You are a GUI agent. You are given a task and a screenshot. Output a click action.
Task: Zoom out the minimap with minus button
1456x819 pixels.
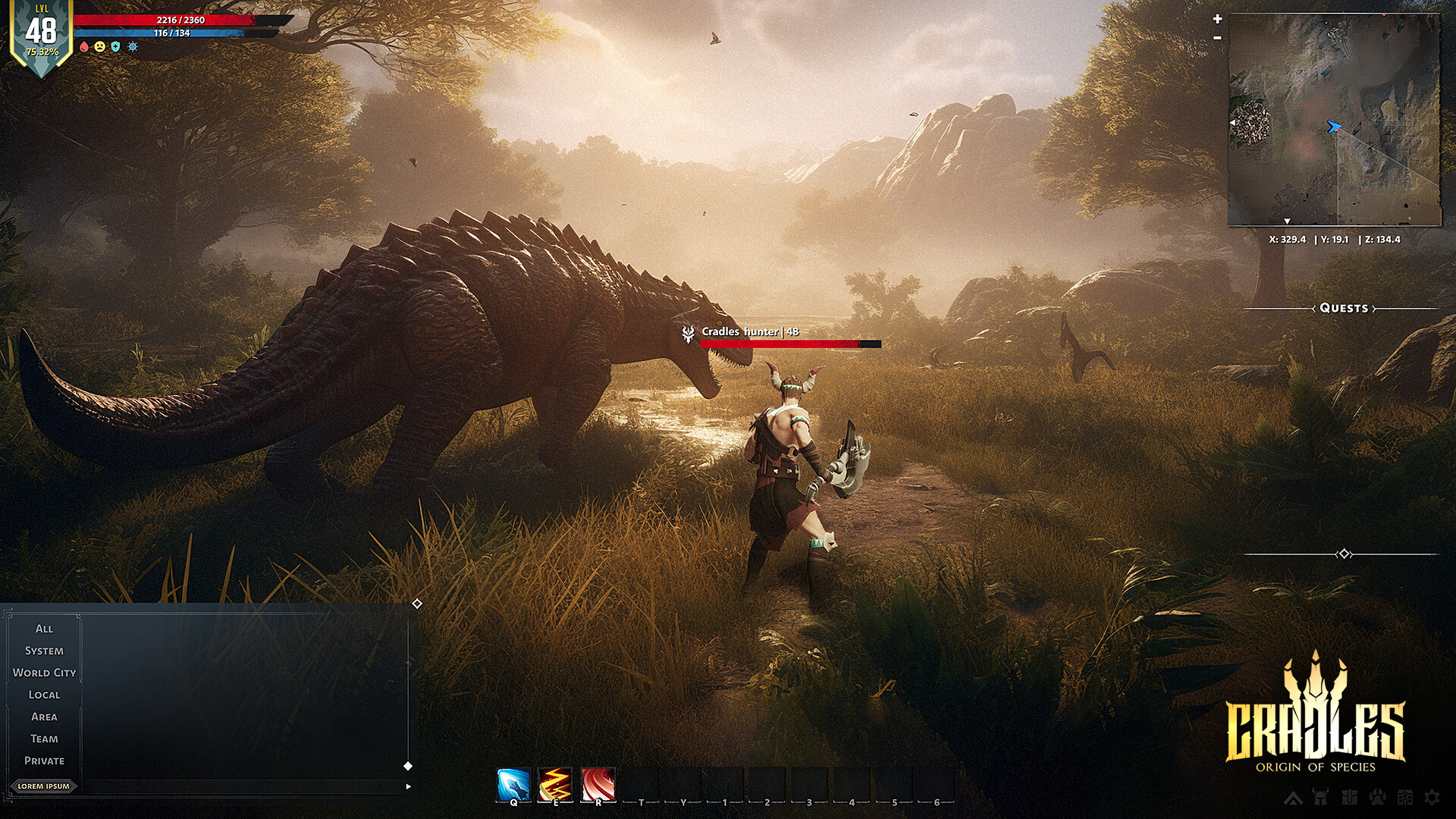[x=1217, y=37]
